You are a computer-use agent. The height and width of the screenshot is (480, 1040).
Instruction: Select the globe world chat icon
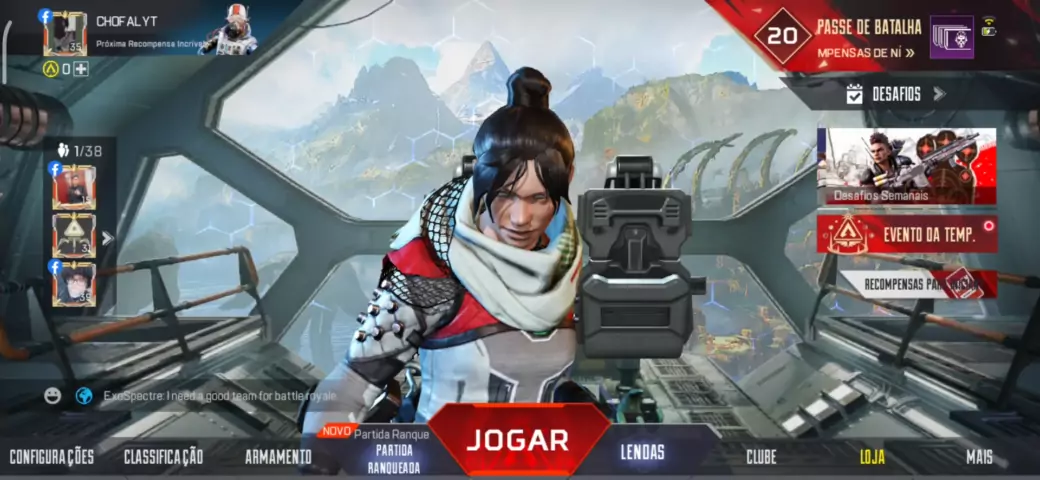pyautogui.click(x=84, y=396)
